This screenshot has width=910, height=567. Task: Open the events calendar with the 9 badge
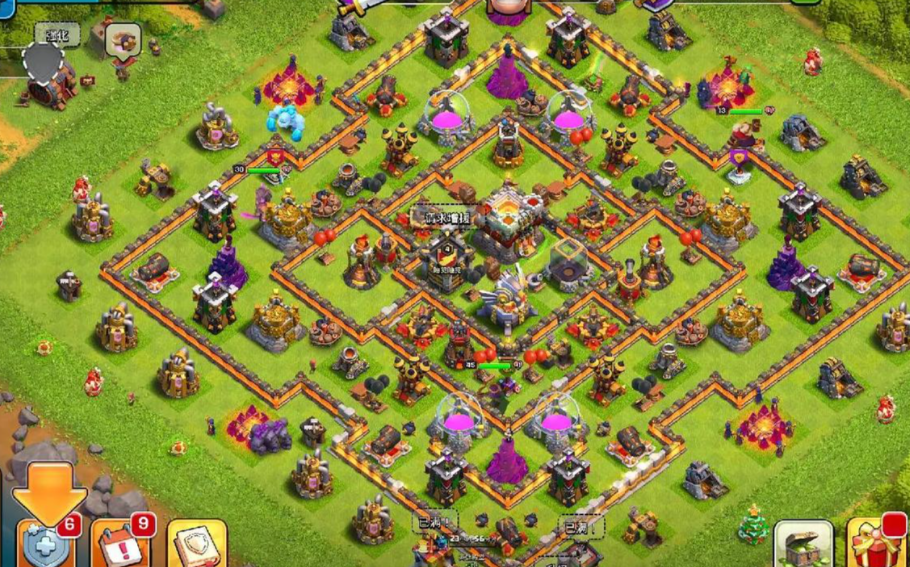pyautogui.click(x=122, y=543)
